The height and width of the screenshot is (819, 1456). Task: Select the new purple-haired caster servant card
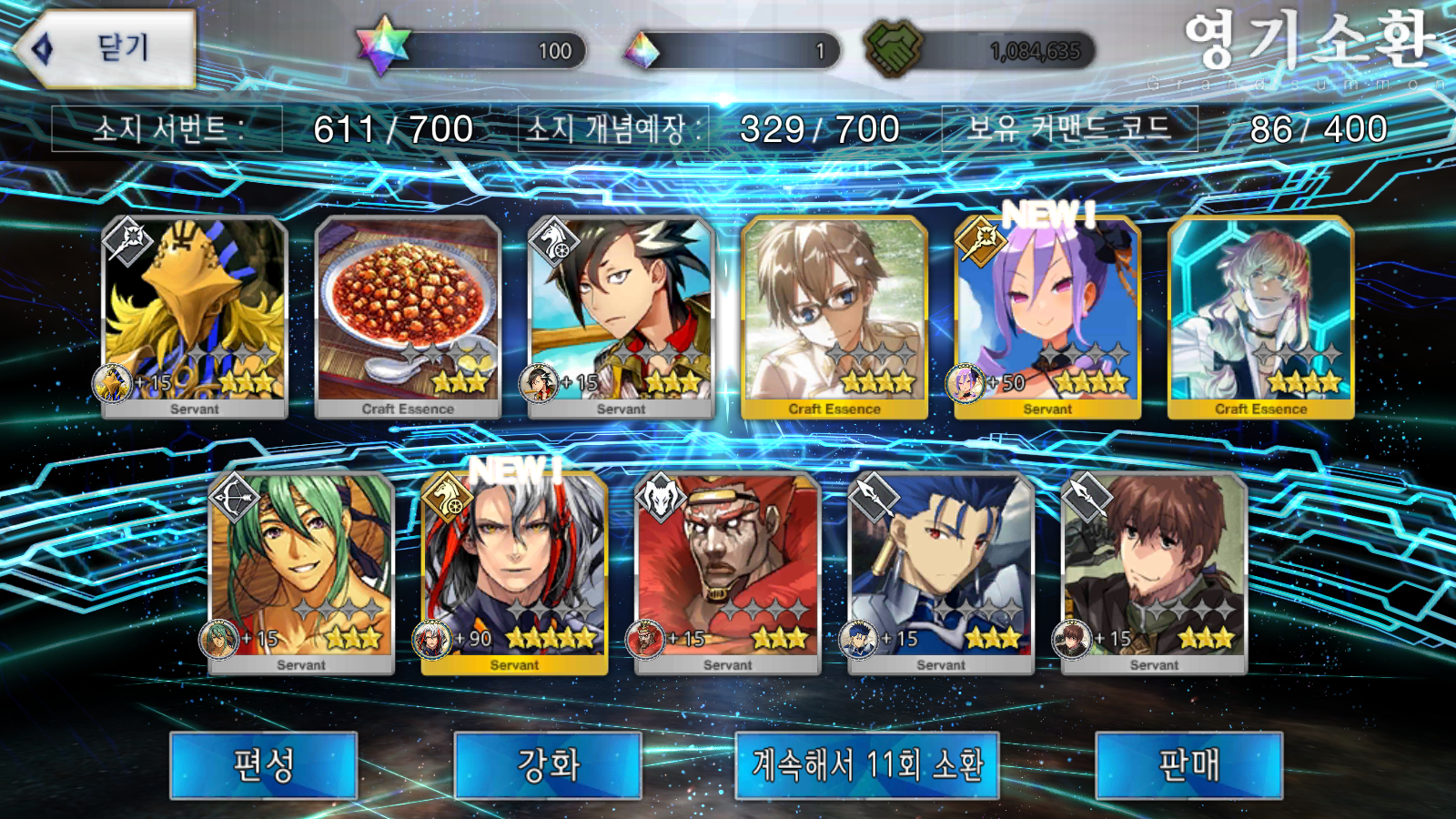[x=1047, y=314]
